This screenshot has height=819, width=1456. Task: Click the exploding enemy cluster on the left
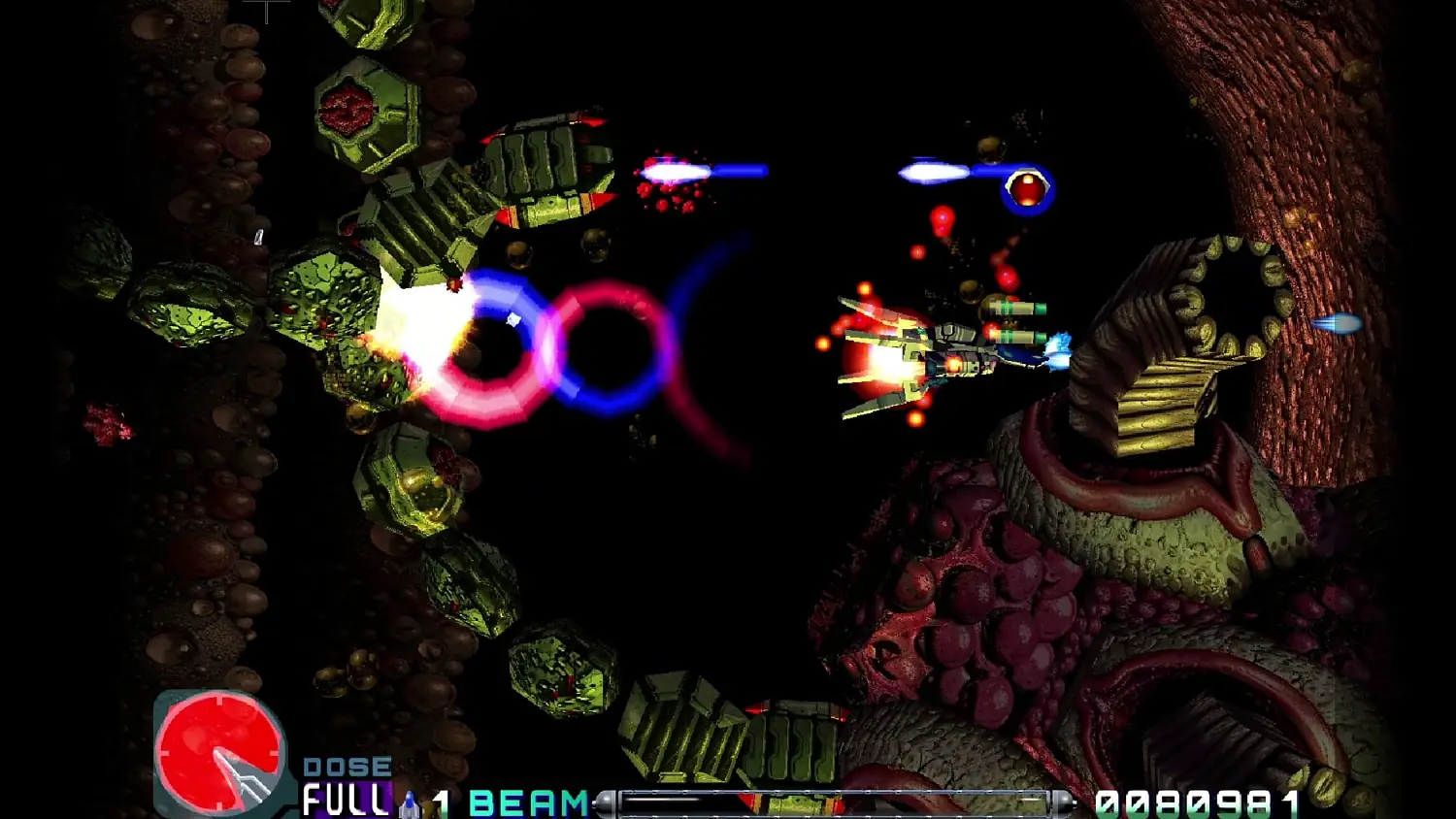click(408, 320)
